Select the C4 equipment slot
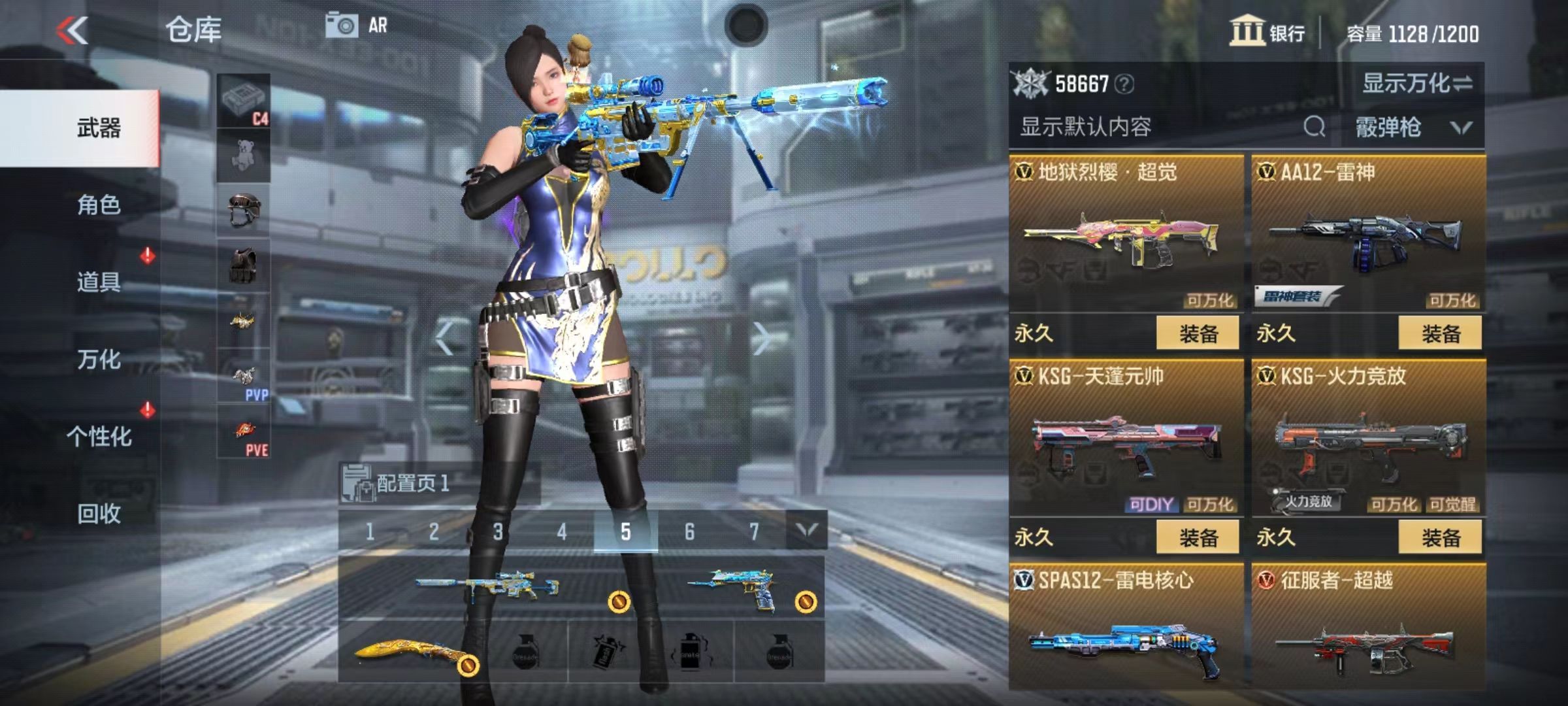 pyautogui.click(x=243, y=101)
